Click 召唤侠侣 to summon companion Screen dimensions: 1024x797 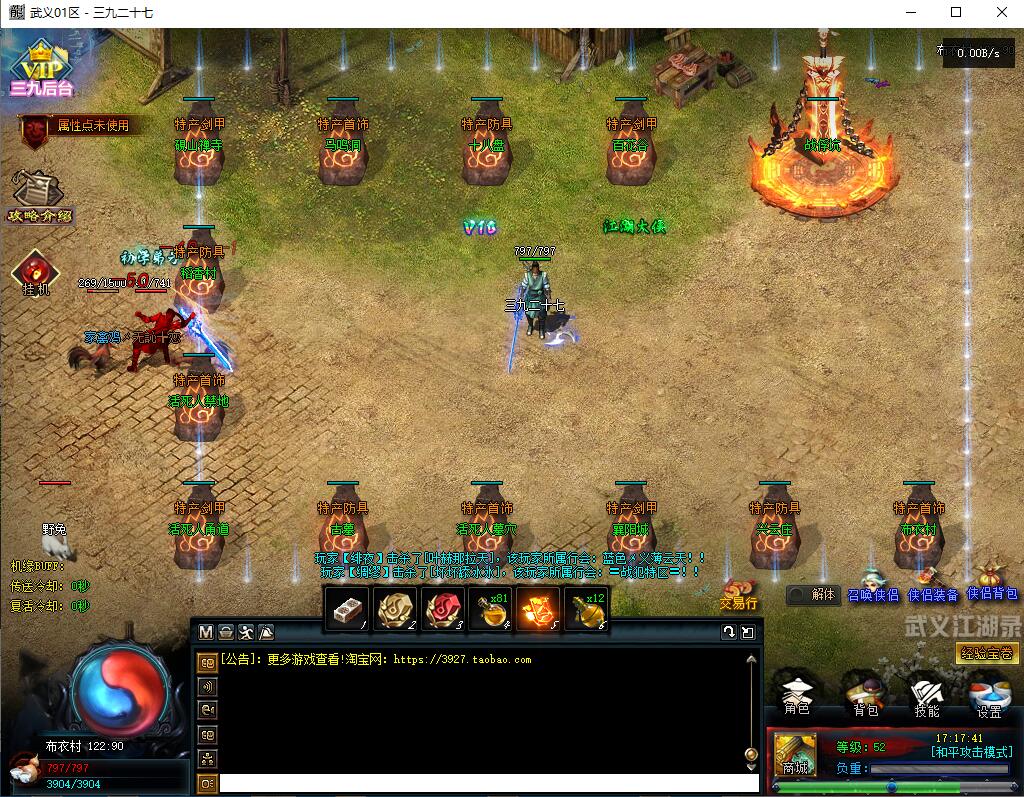click(873, 585)
